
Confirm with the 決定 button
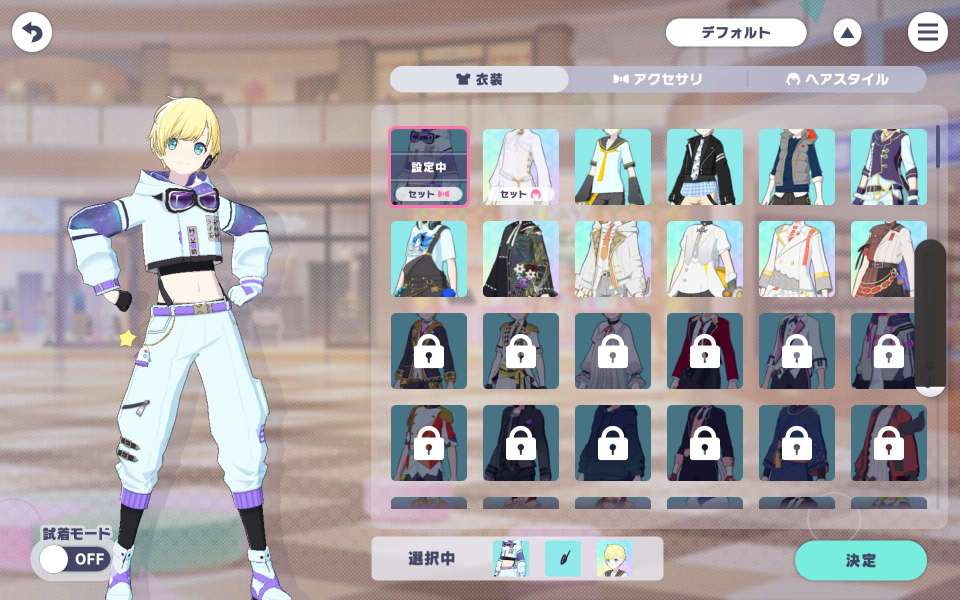pyautogui.click(x=860, y=560)
